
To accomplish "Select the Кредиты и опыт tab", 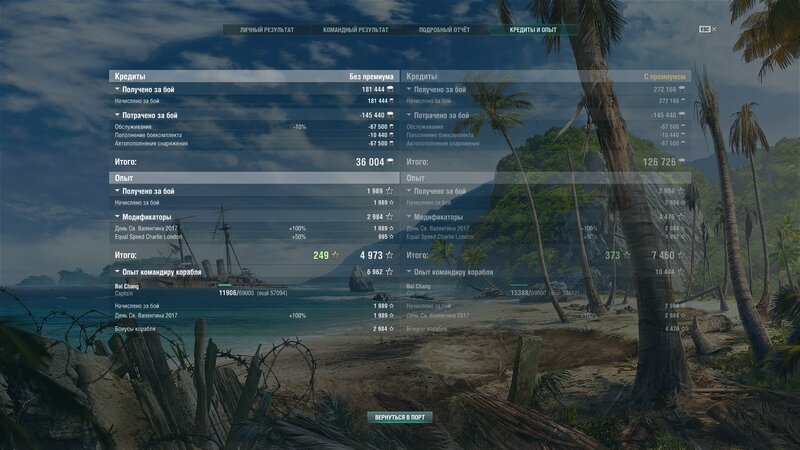I will tap(533, 30).
